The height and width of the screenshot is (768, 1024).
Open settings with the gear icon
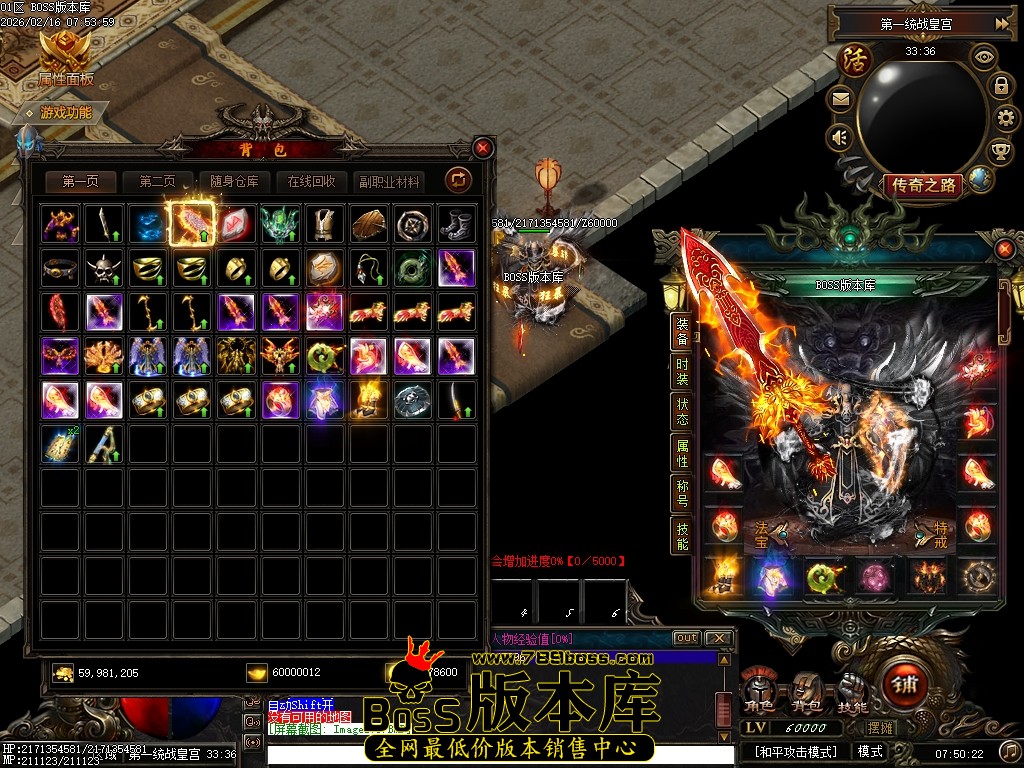point(1005,119)
